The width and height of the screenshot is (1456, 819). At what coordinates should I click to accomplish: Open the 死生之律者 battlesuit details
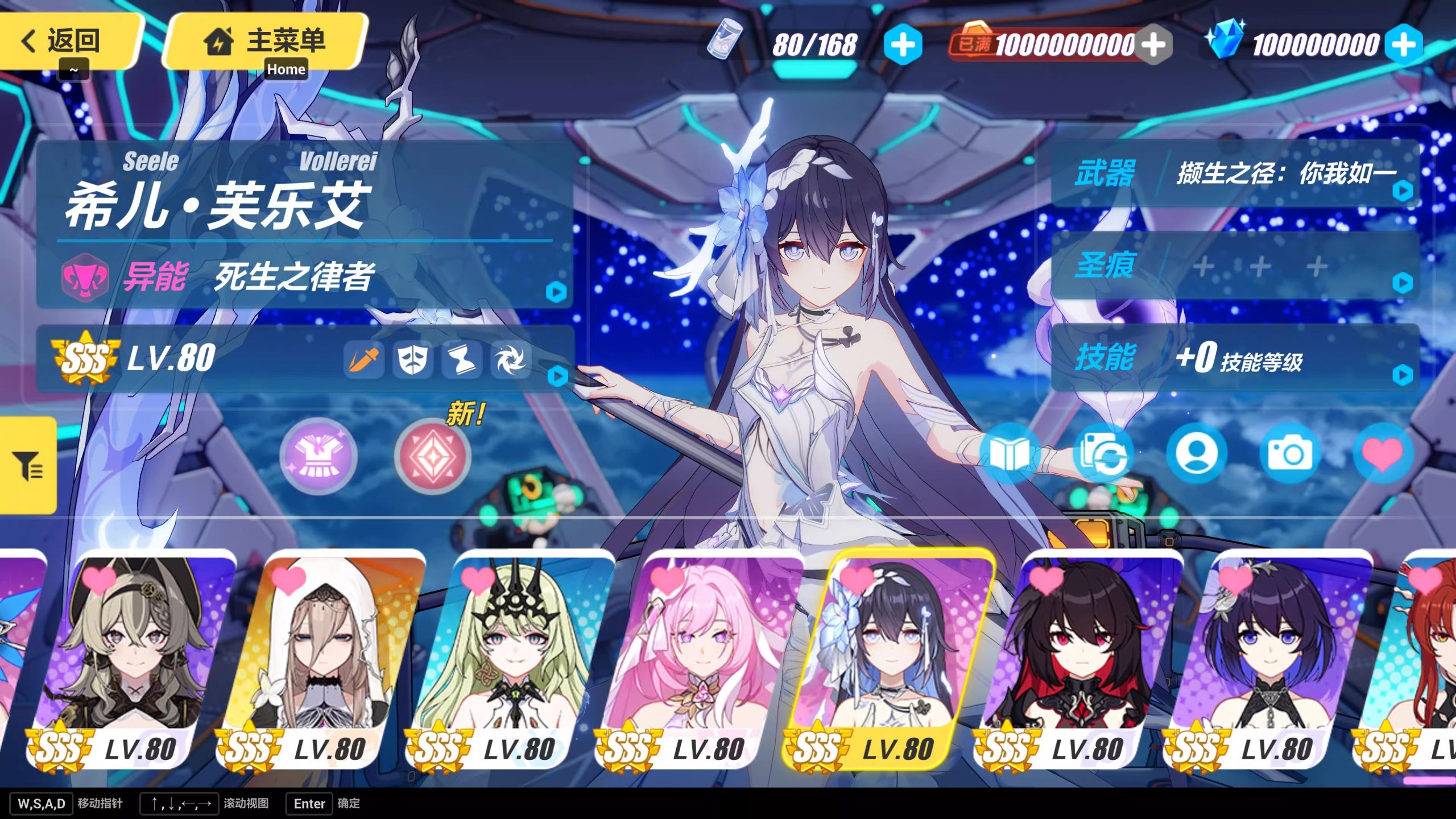(304, 277)
